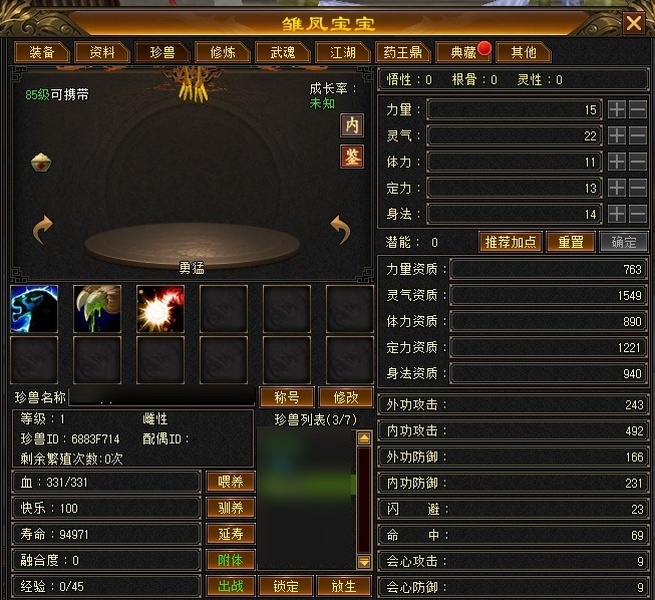
Task: Select the blue wolf skill icon
Action: pos(34,309)
